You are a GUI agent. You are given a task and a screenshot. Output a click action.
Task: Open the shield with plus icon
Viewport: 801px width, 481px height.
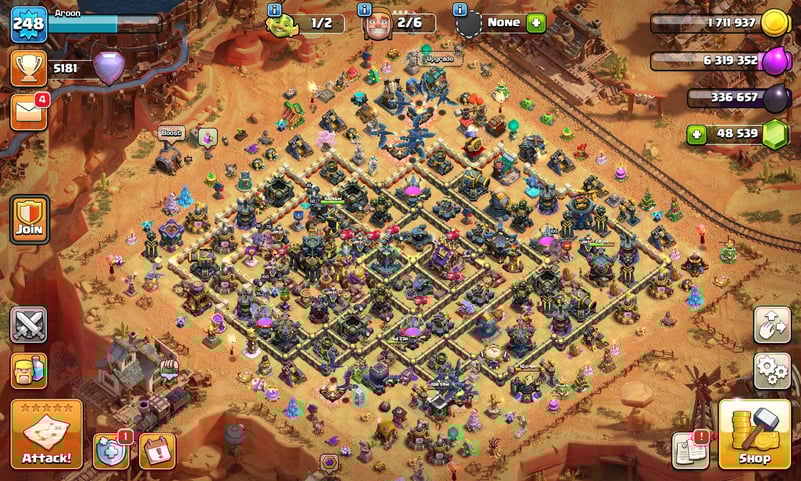[x=111, y=451]
